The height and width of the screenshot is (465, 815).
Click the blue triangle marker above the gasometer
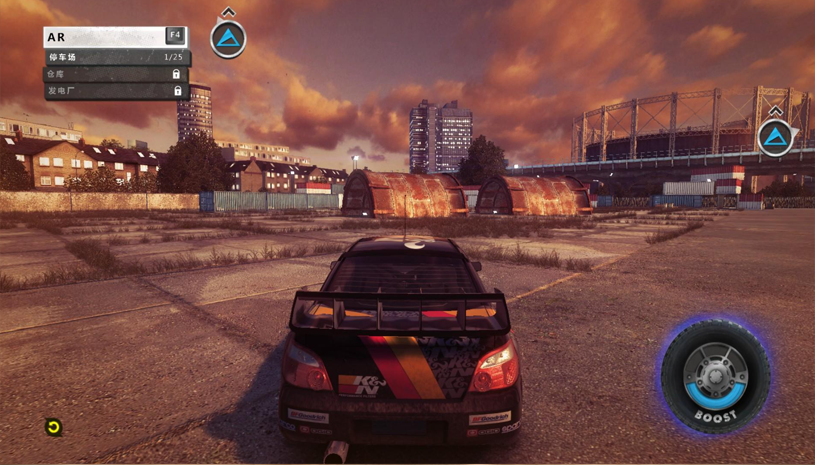coord(775,137)
